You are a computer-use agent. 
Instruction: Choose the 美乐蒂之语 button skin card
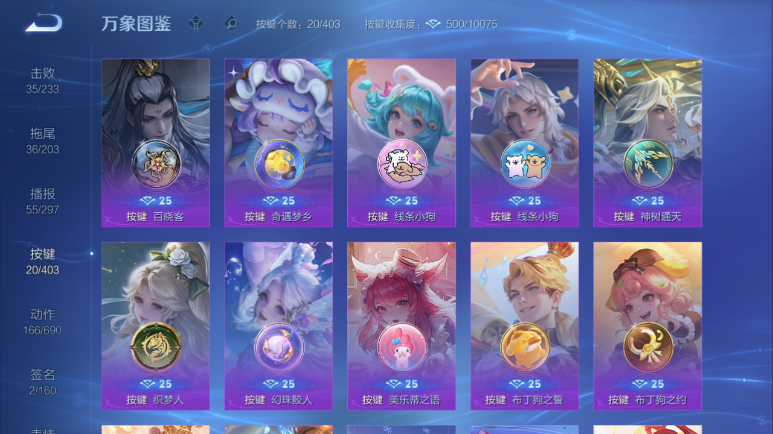pyautogui.click(x=401, y=325)
